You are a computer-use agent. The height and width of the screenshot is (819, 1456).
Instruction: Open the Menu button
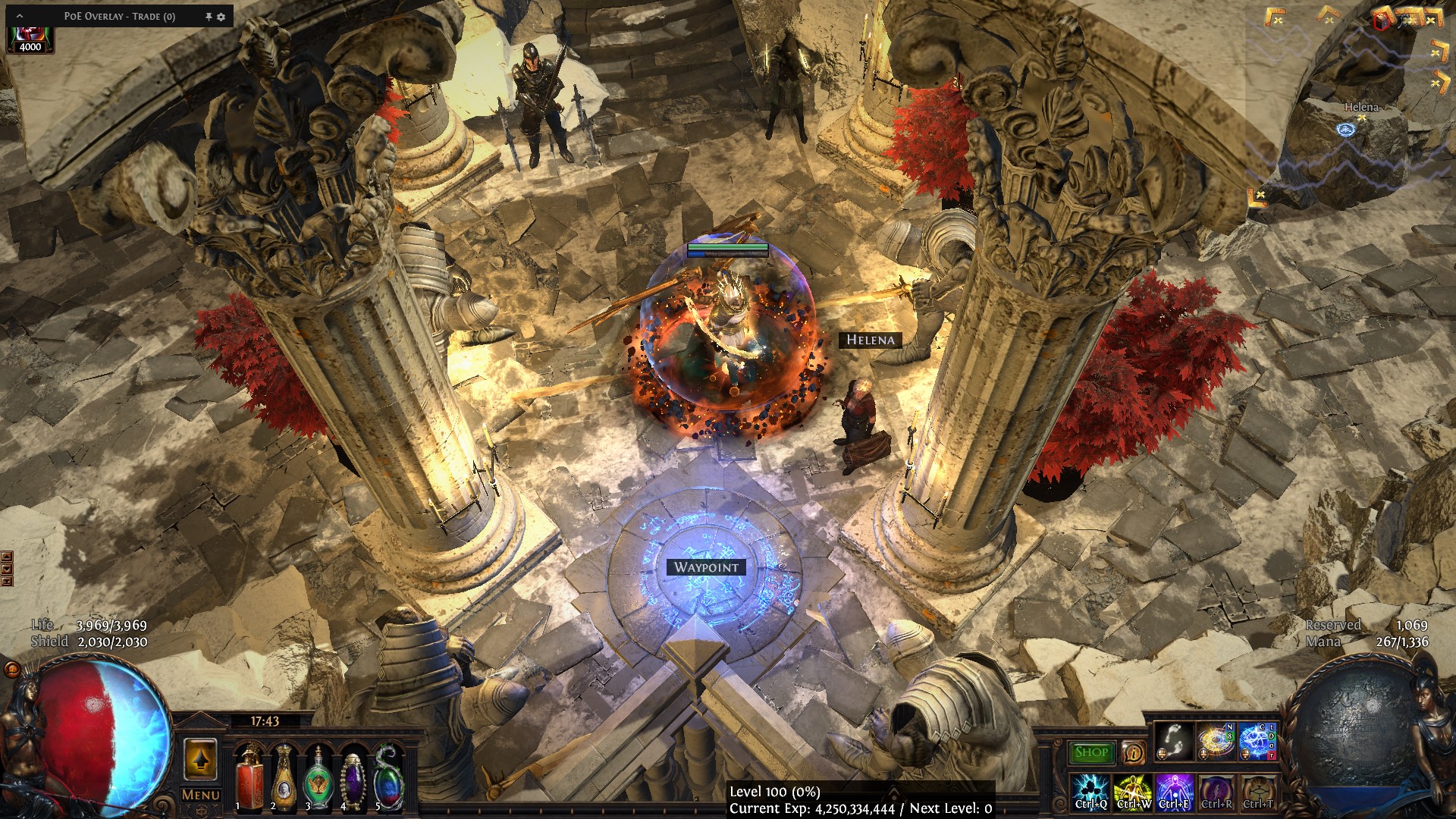click(x=201, y=795)
